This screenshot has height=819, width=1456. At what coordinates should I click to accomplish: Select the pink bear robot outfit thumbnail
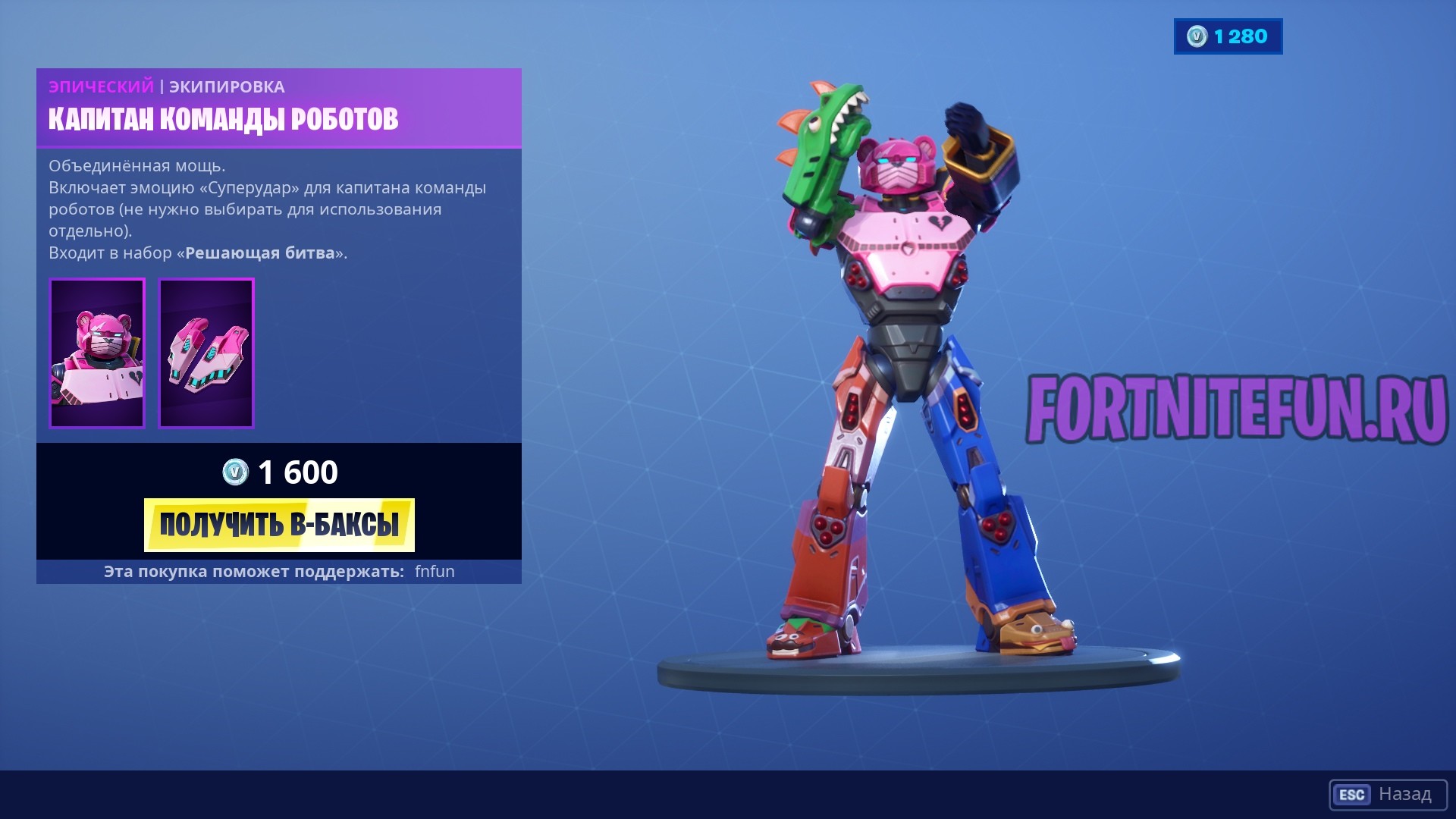pos(97,353)
